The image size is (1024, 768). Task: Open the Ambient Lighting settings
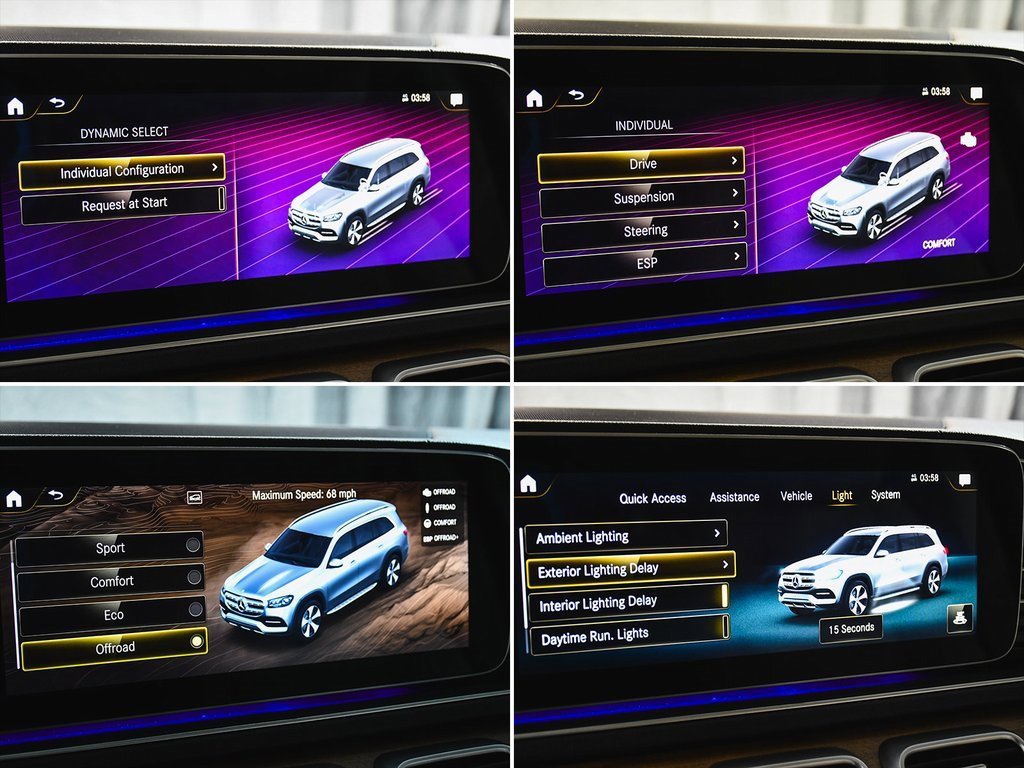[625, 537]
